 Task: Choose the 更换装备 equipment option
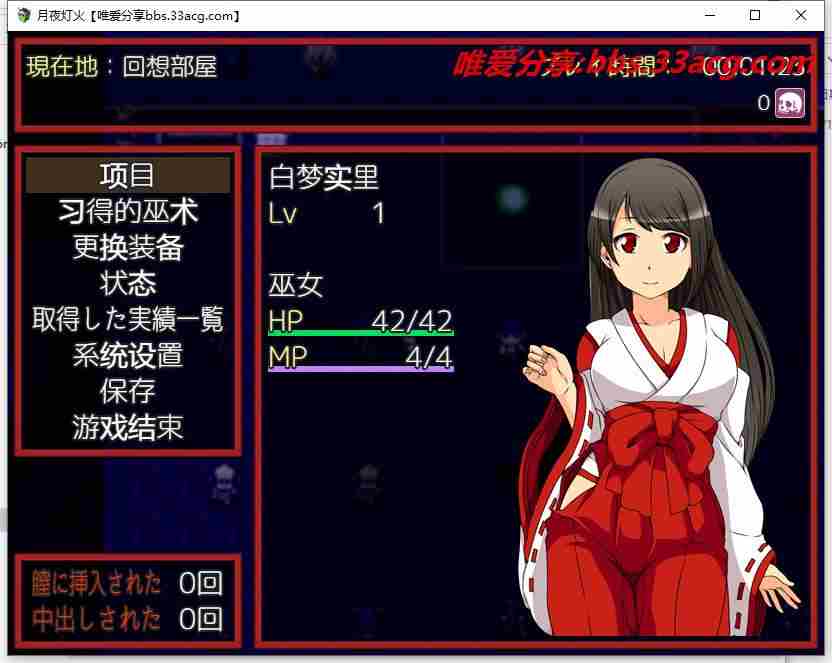click(128, 247)
